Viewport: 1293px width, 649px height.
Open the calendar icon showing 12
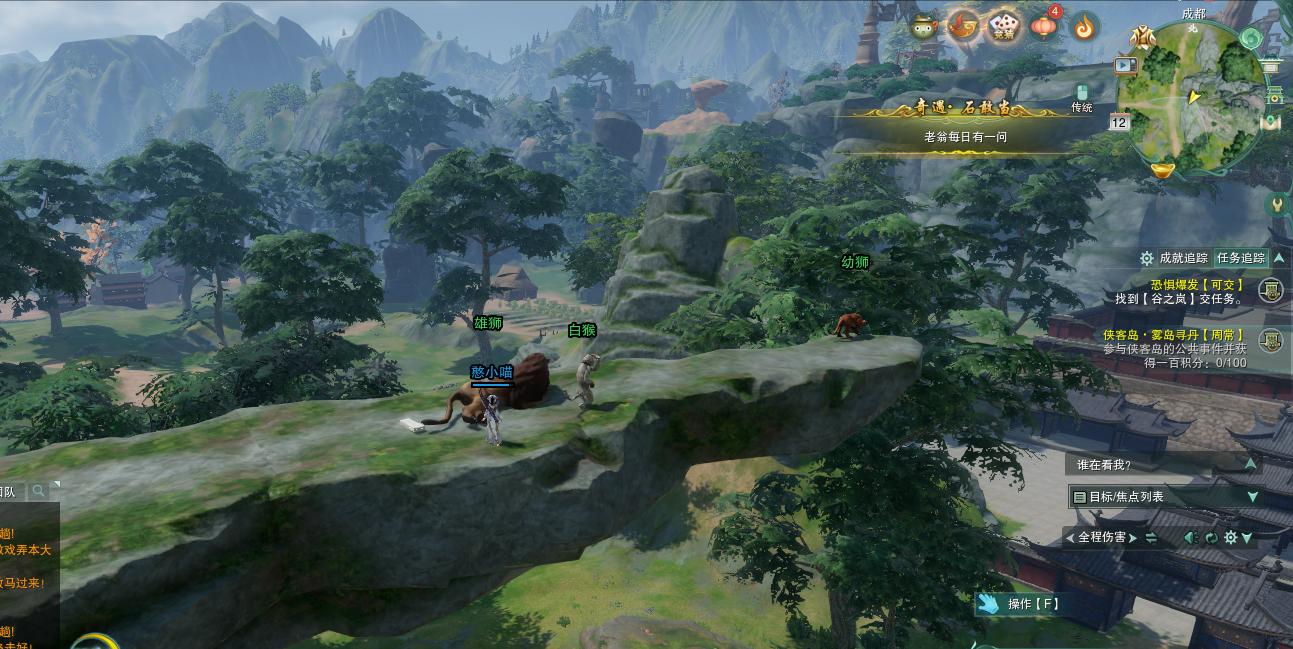point(1119,122)
